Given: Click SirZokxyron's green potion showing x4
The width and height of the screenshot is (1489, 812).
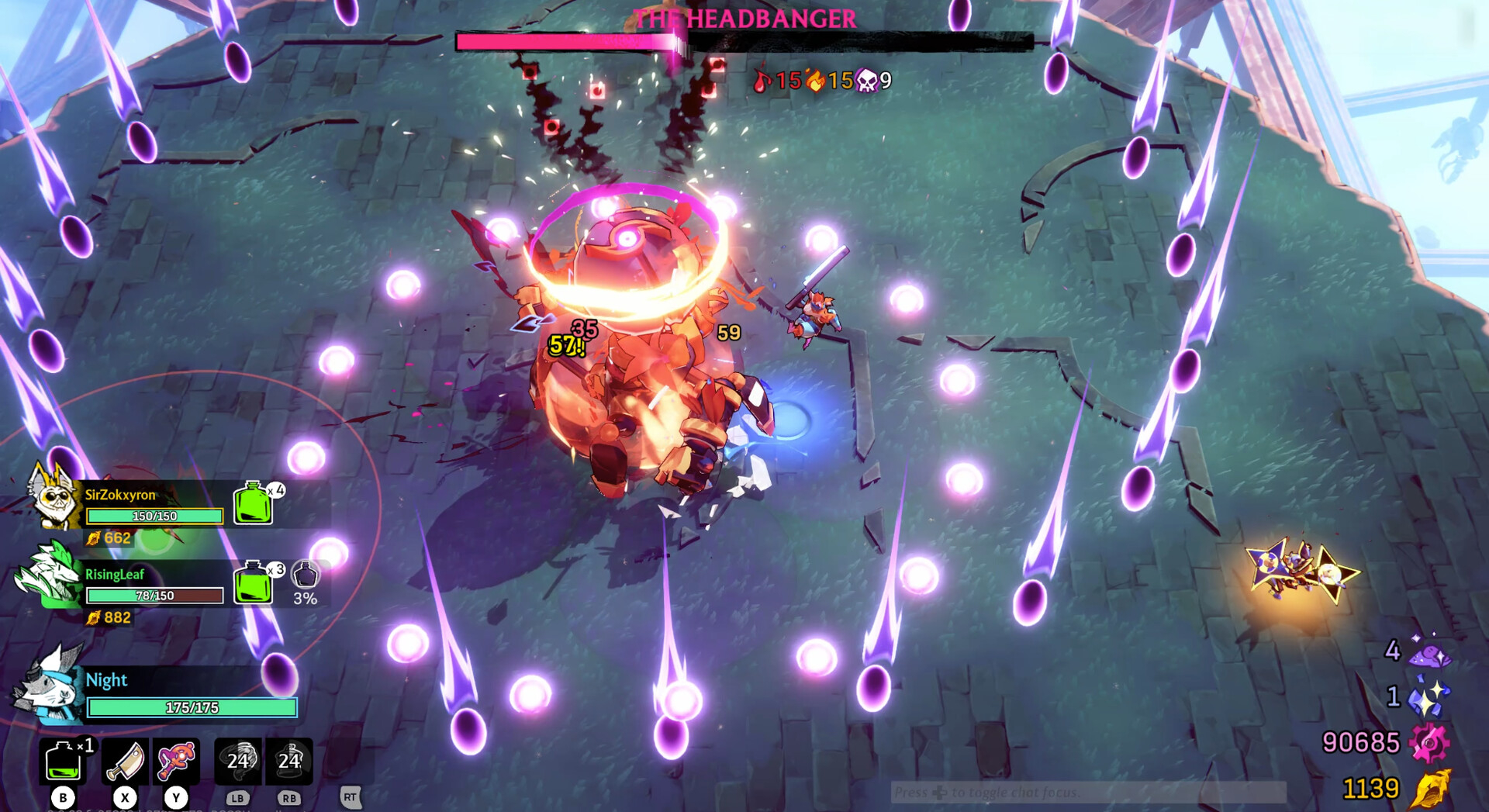Looking at the screenshot, I should (252, 503).
